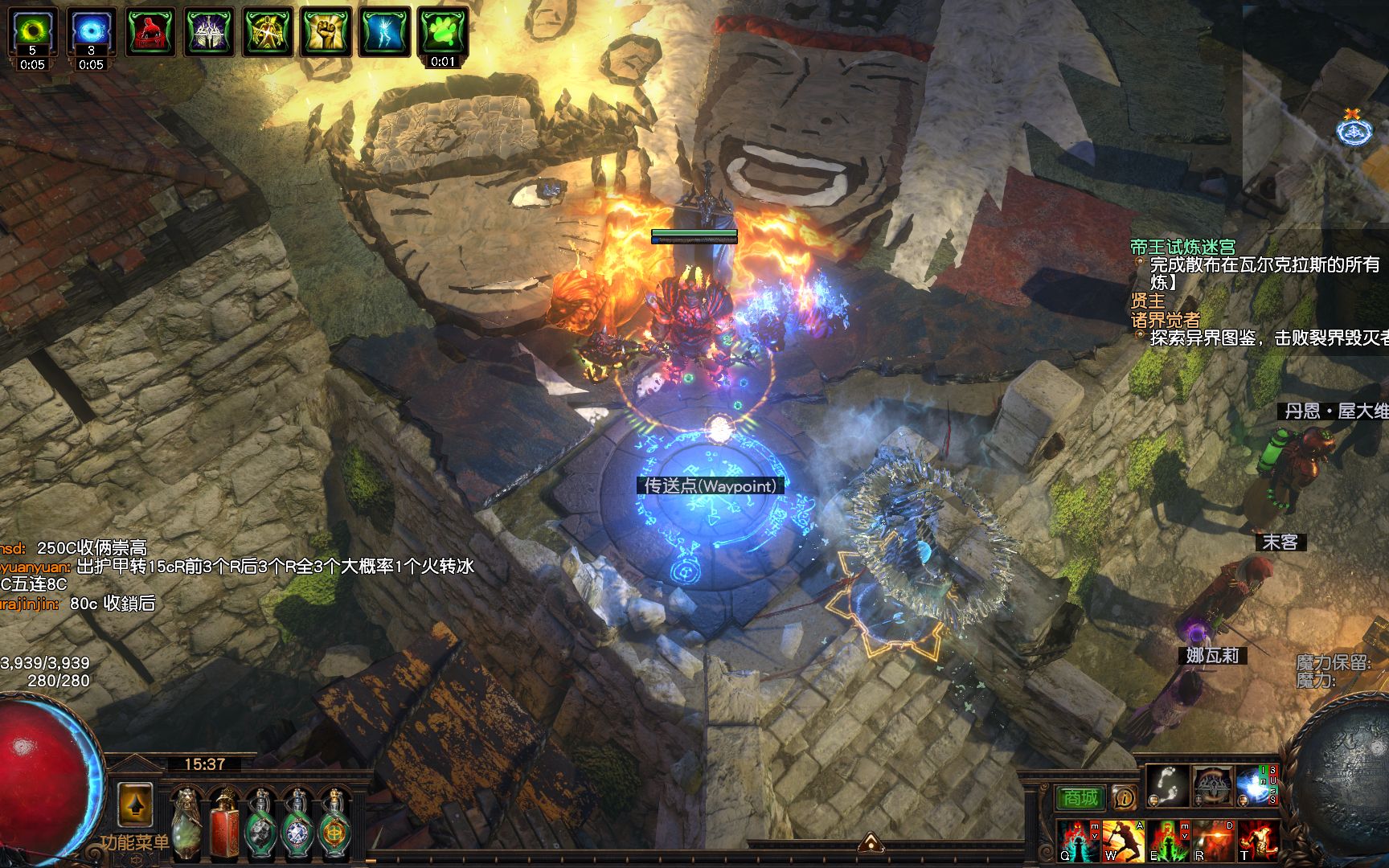1389x868 pixels.
Task: Activate the W leaping hammer attack skill
Action: coord(1122,841)
